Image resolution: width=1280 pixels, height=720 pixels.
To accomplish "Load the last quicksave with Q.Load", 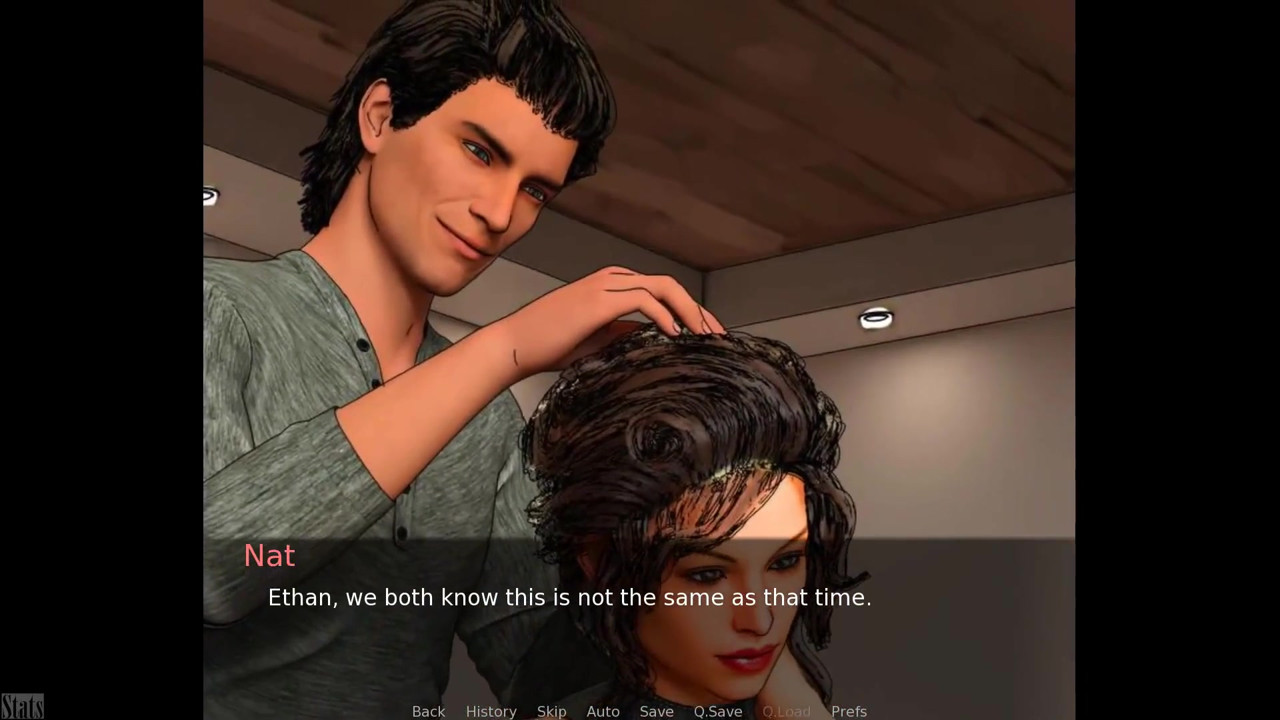I will 786,711.
